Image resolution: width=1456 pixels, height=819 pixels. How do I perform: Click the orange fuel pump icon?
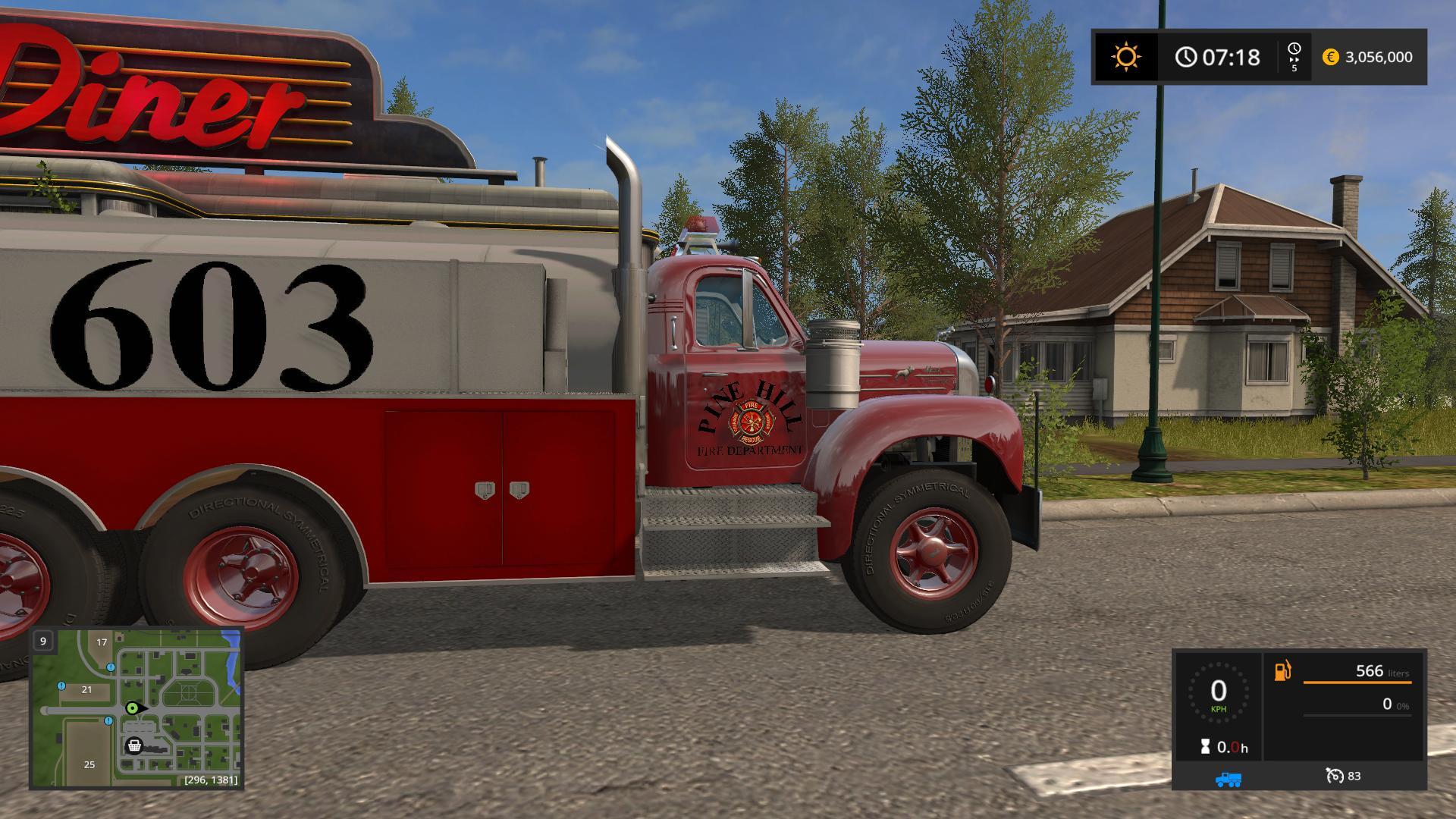1282,671
